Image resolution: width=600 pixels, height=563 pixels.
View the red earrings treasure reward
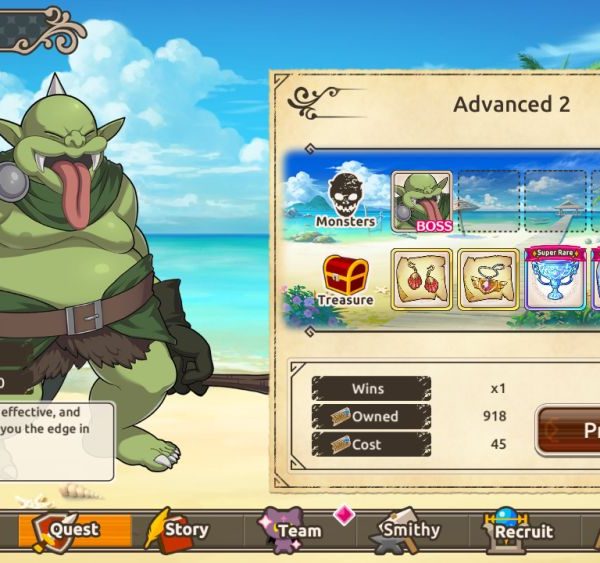pos(421,280)
